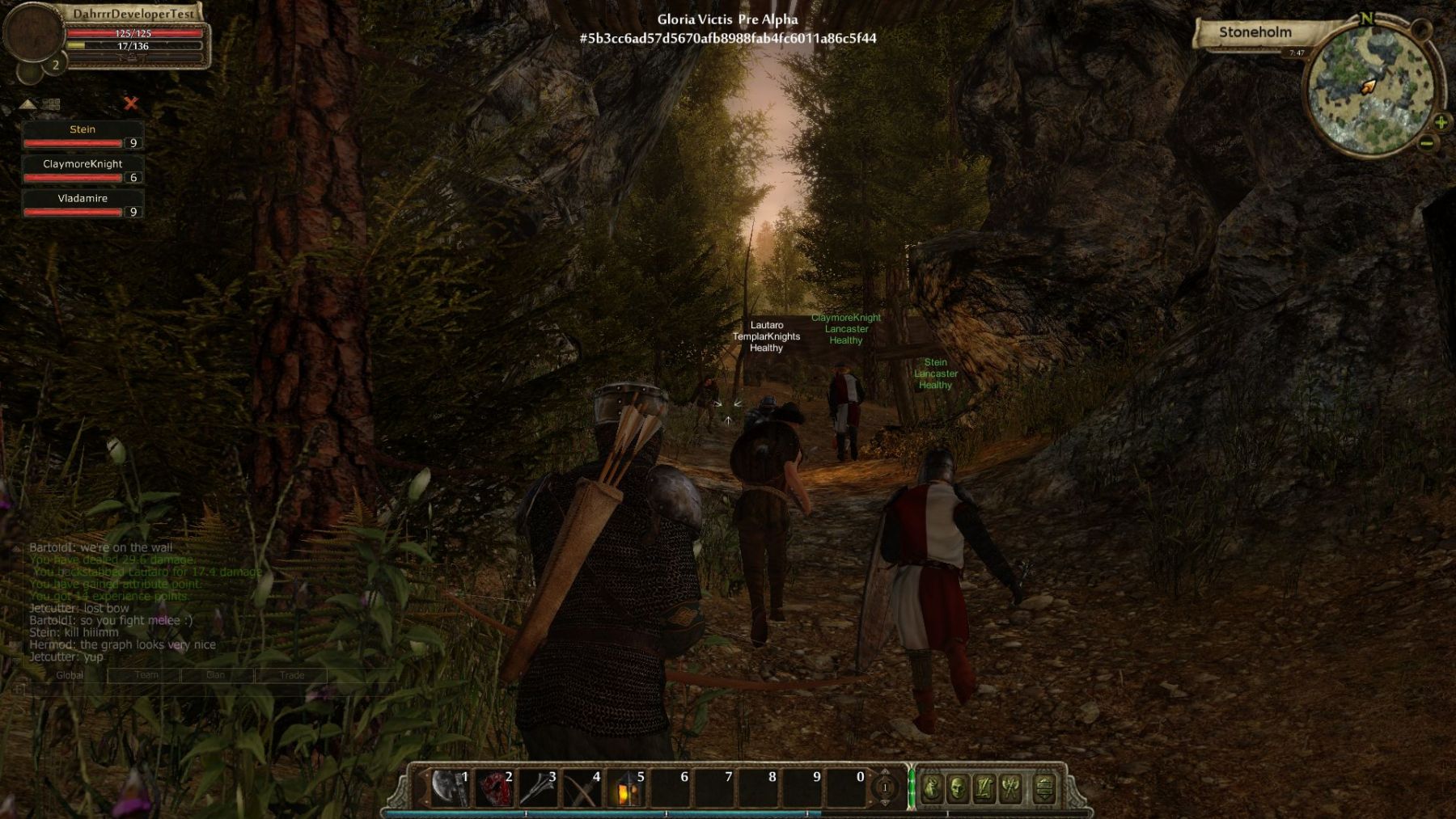1456x819 pixels.
Task: Switch to the Team chat tab
Action: pos(146,675)
